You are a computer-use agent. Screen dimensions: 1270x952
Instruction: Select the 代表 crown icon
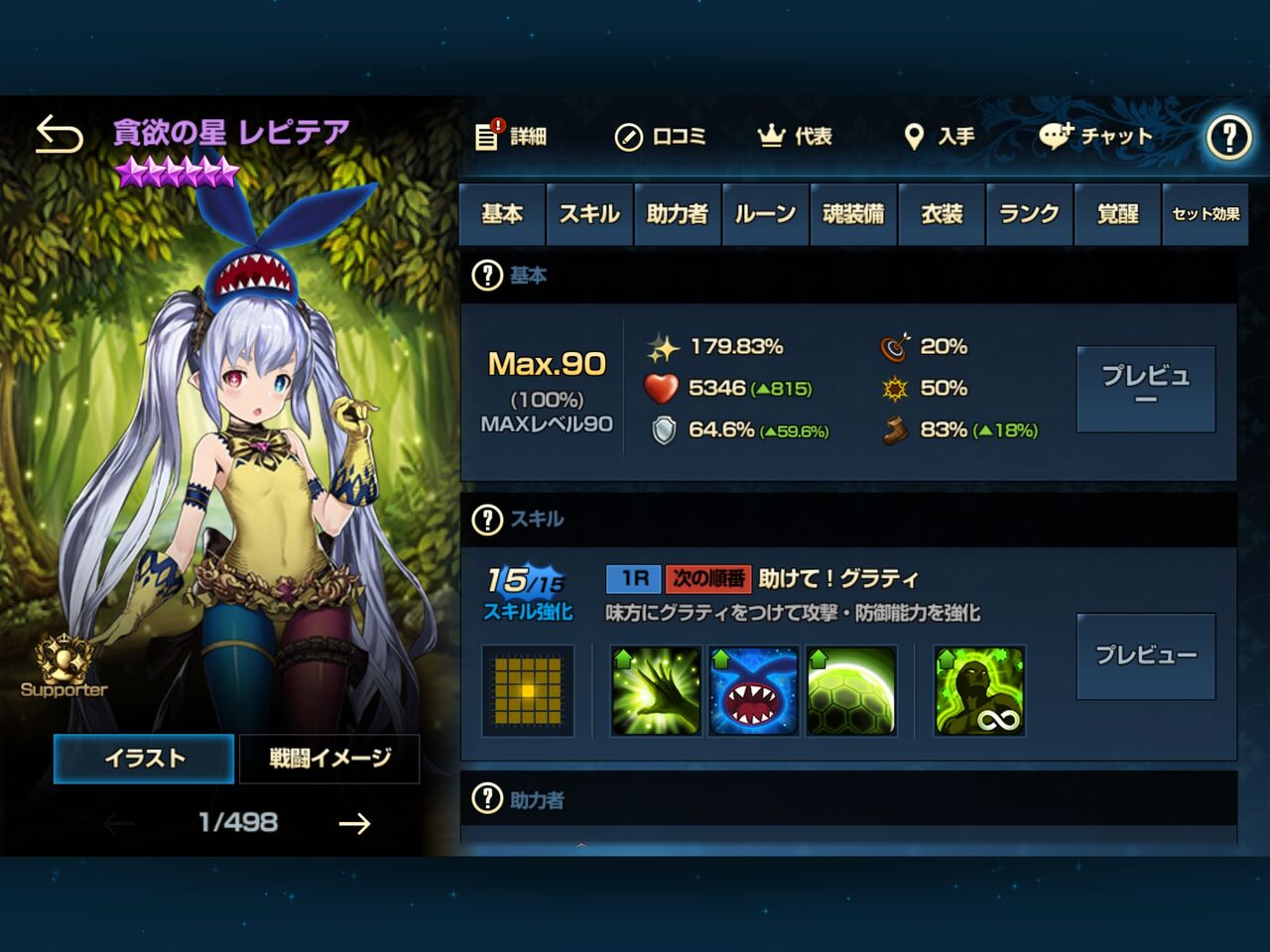coord(765,136)
